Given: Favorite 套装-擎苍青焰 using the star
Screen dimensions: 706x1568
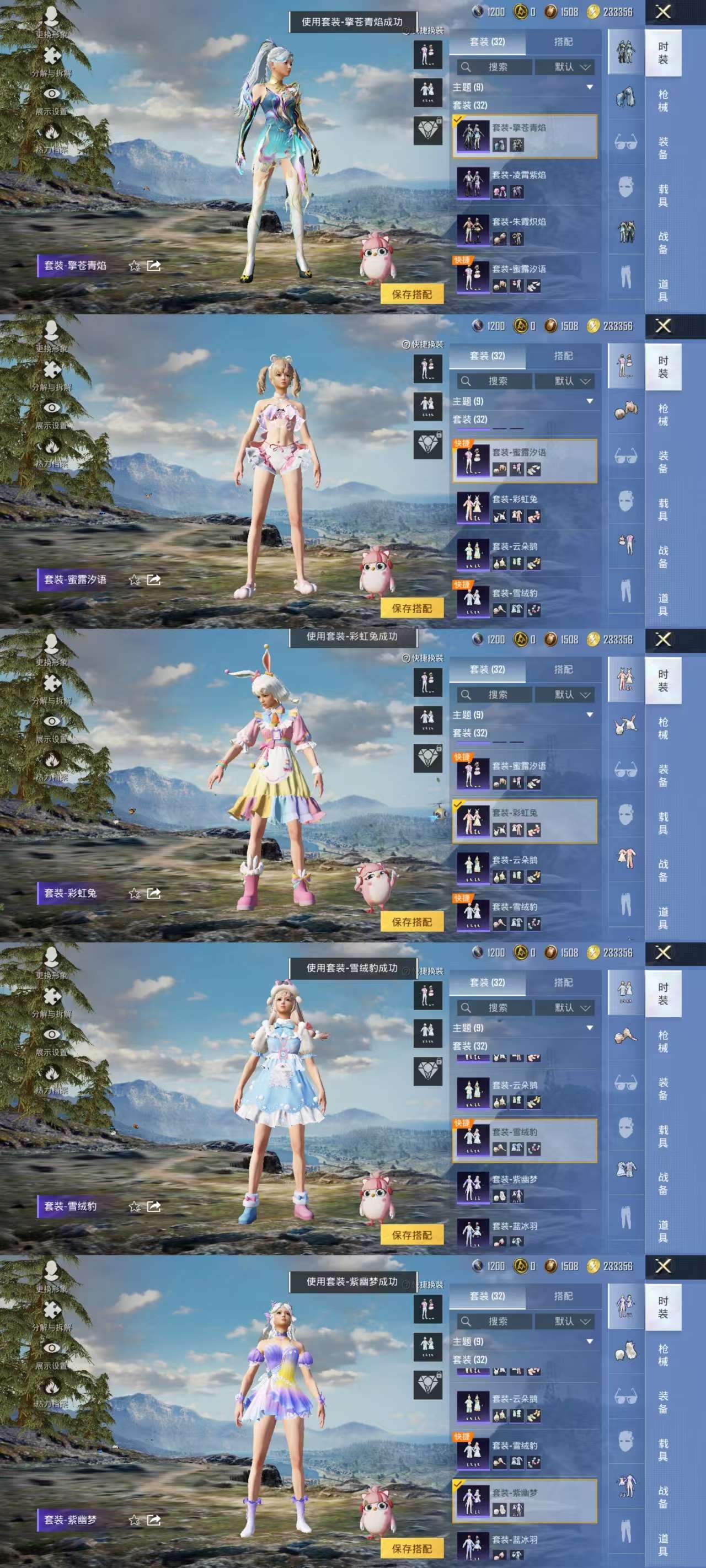Looking at the screenshot, I should pos(134,266).
